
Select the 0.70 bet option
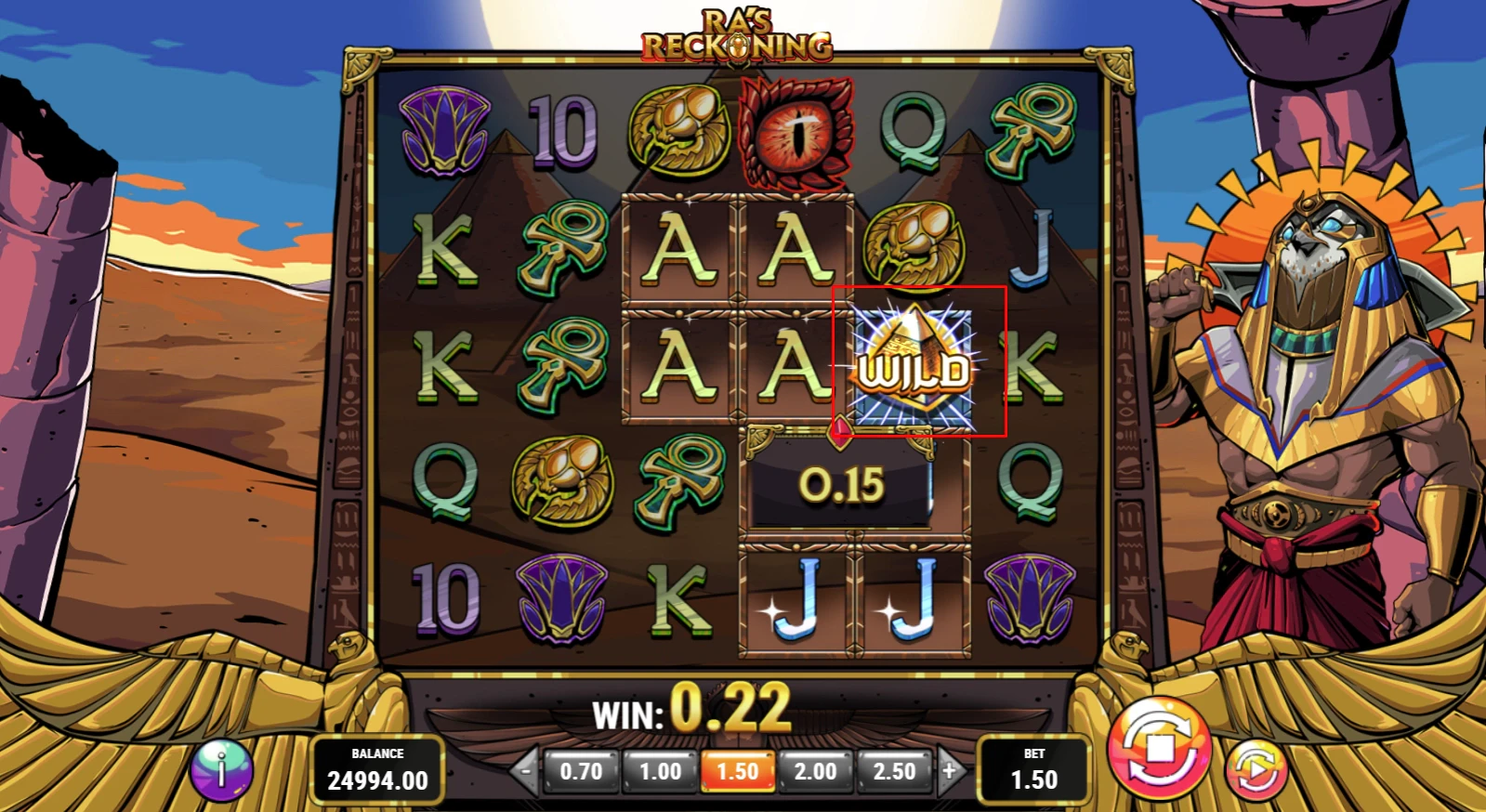(x=583, y=770)
